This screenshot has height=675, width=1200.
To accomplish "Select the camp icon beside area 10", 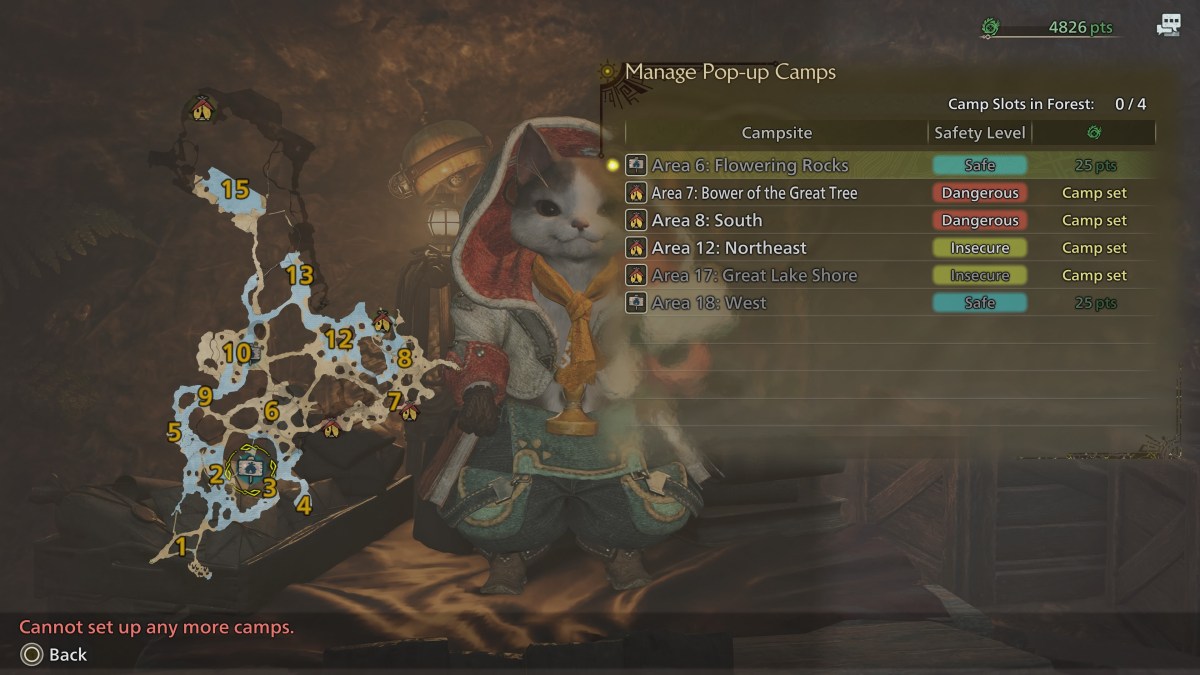I will pos(256,352).
